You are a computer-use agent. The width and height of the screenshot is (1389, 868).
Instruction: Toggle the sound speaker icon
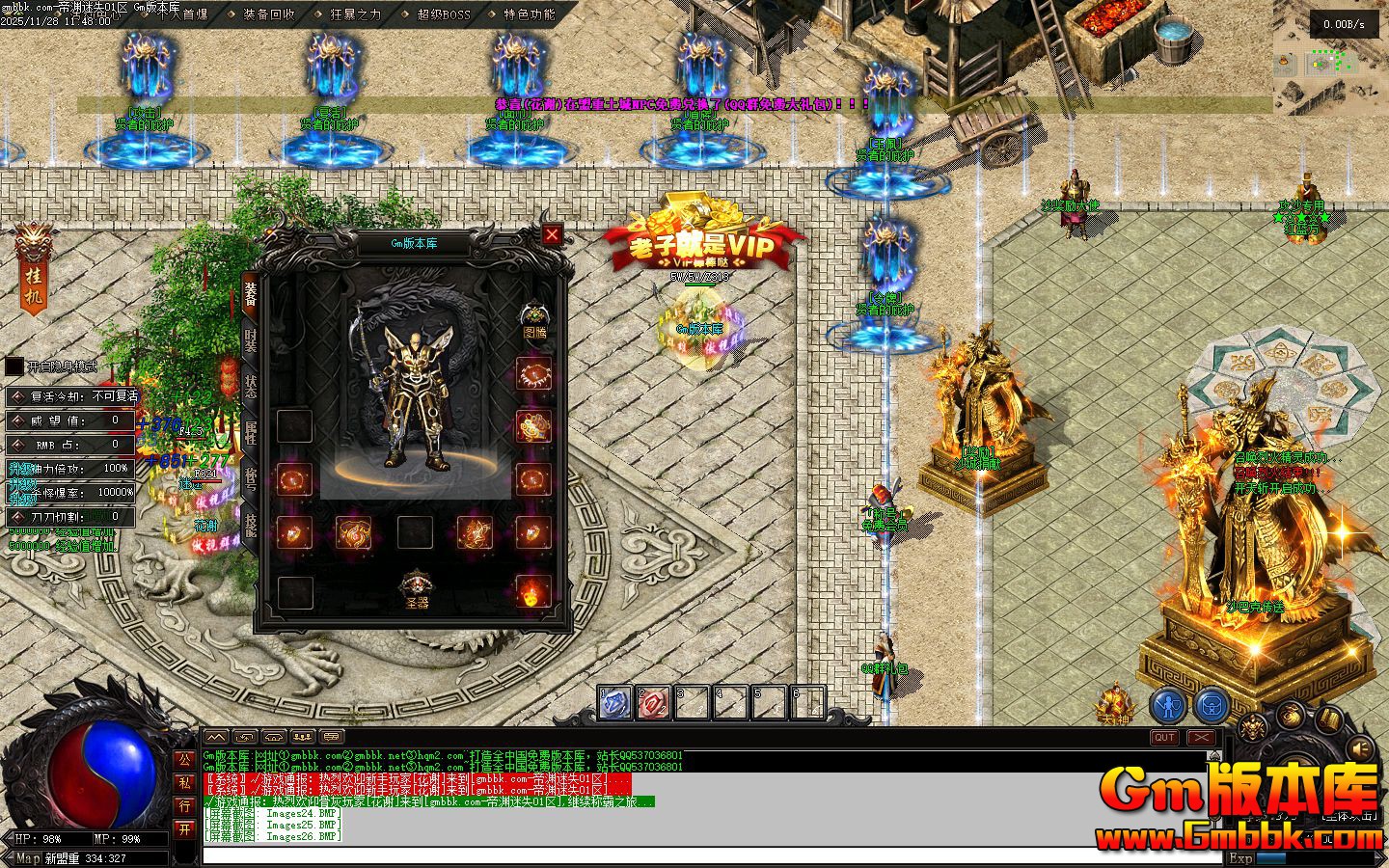1360,747
